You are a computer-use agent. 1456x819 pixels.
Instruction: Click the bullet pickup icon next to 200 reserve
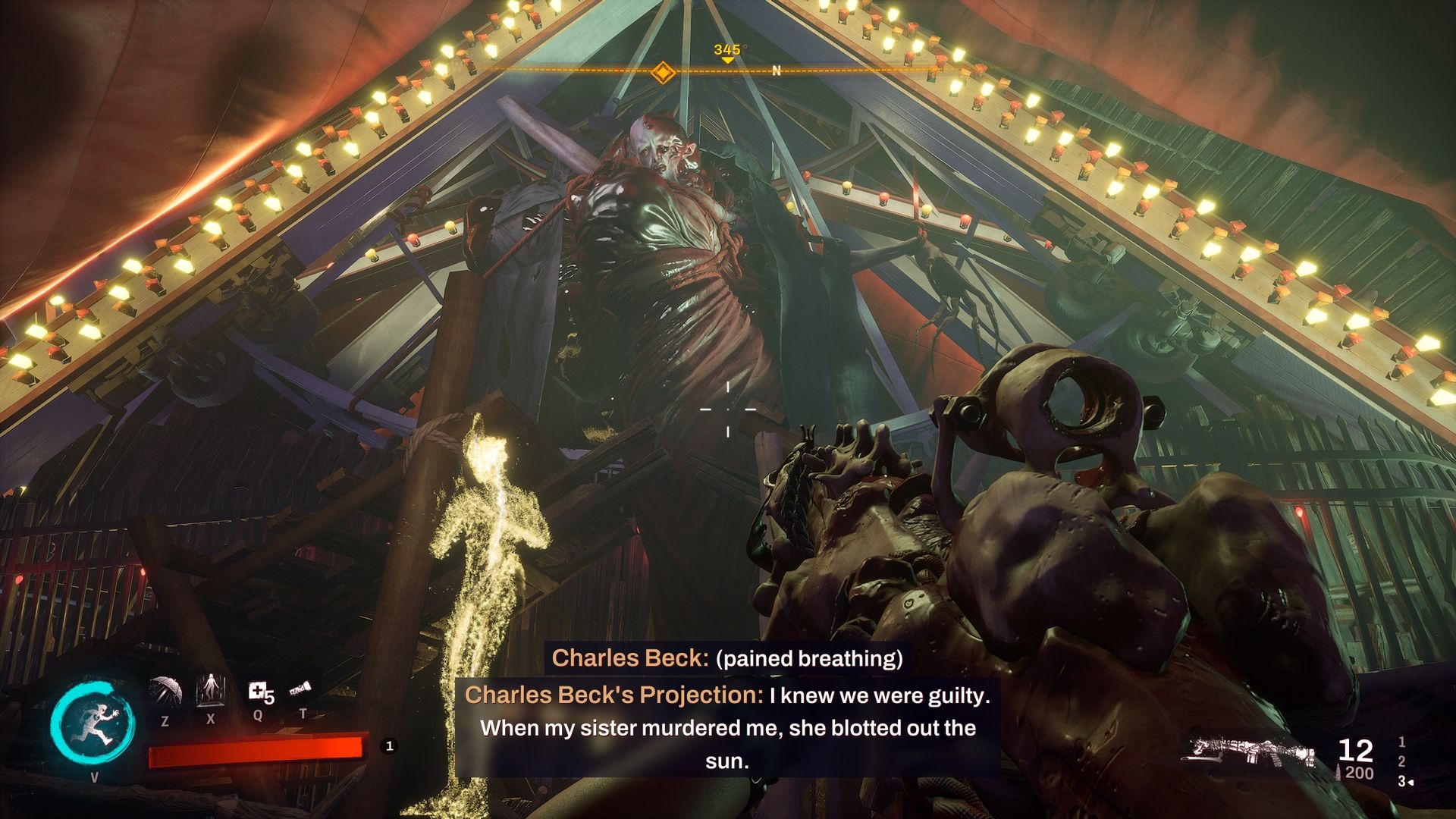pyautogui.click(x=1338, y=771)
